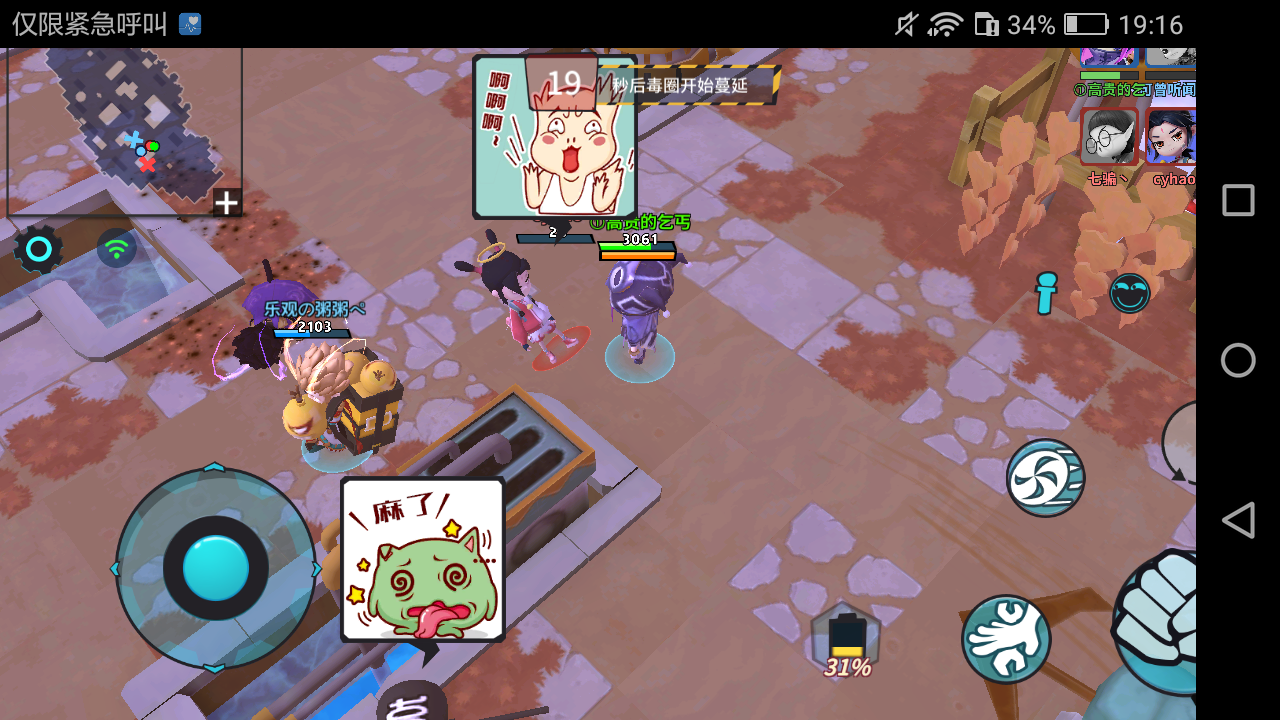Tap the green network signal indicator
1280x720 pixels.
tap(116, 248)
